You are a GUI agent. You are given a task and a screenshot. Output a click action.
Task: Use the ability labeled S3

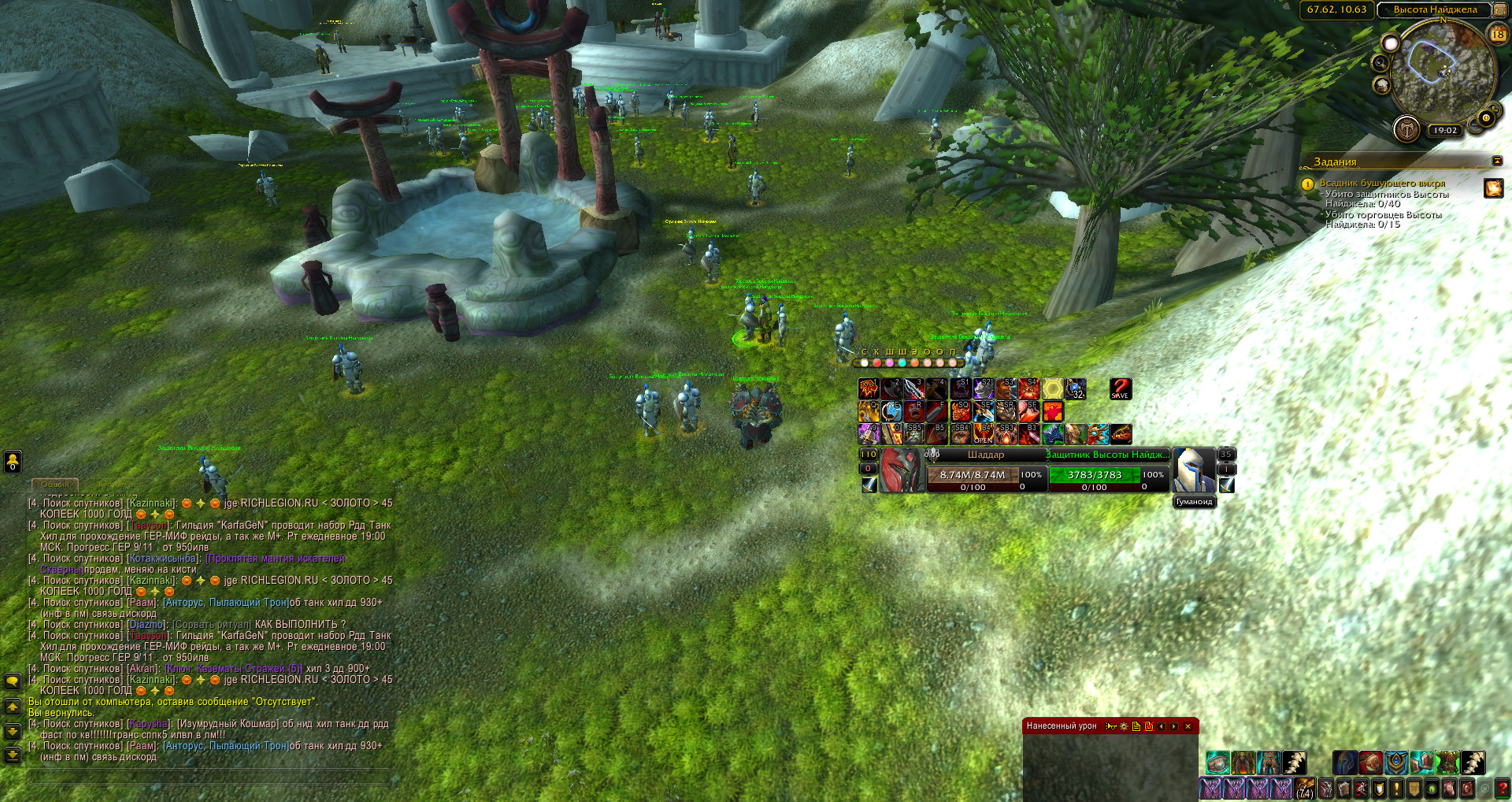click(1006, 389)
